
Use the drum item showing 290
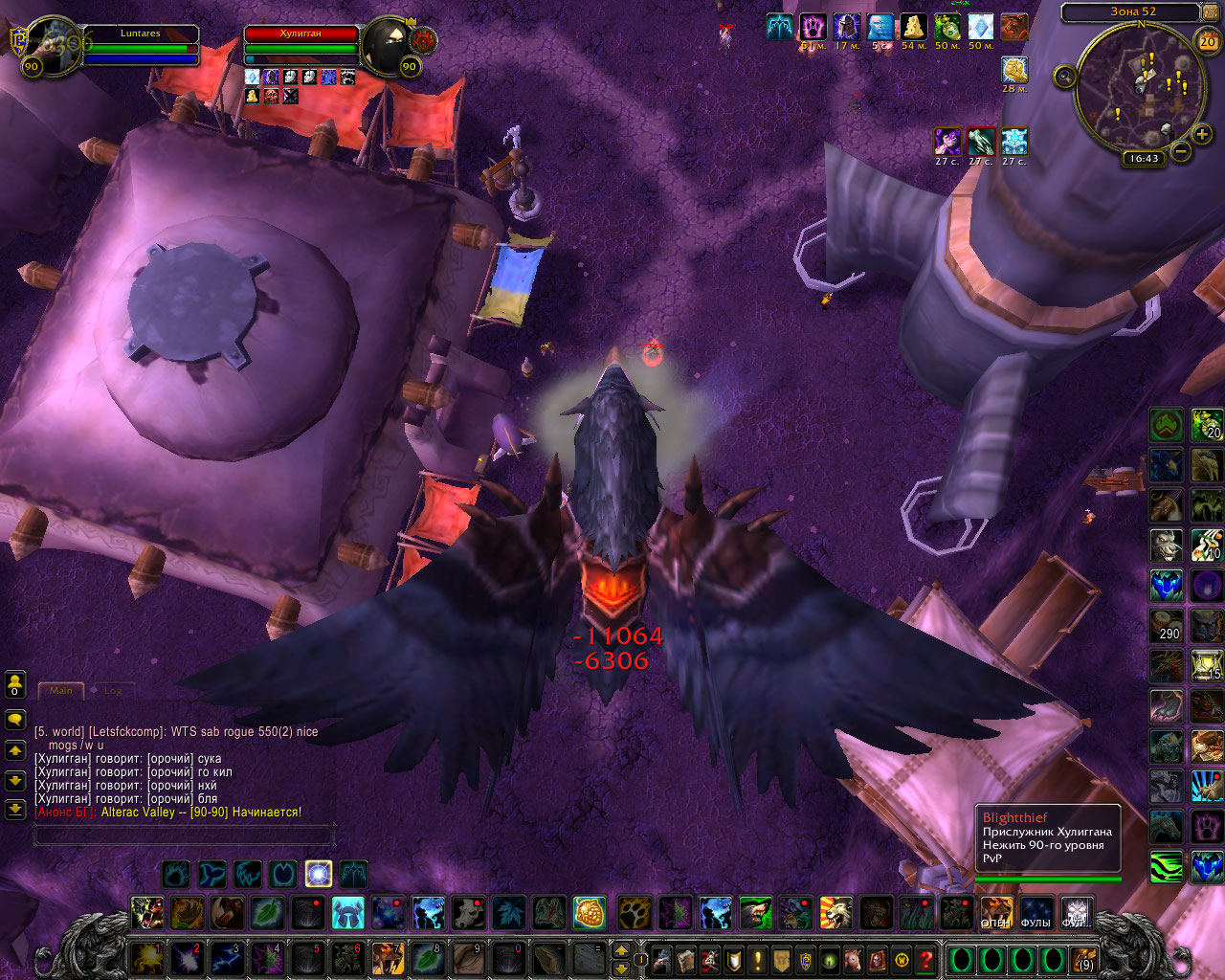(1166, 626)
